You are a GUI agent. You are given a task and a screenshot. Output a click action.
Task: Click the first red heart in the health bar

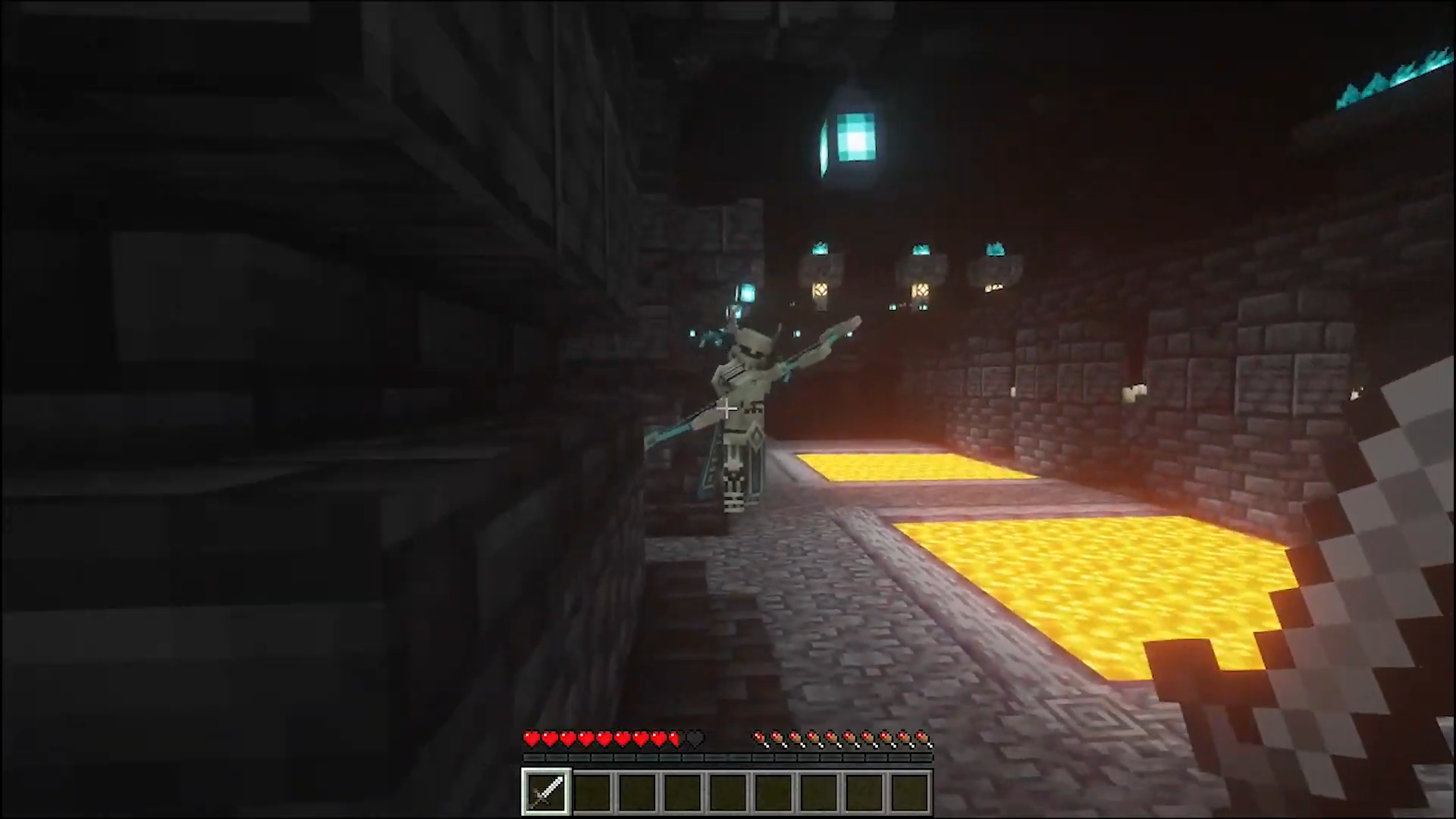pyautogui.click(x=532, y=739)
